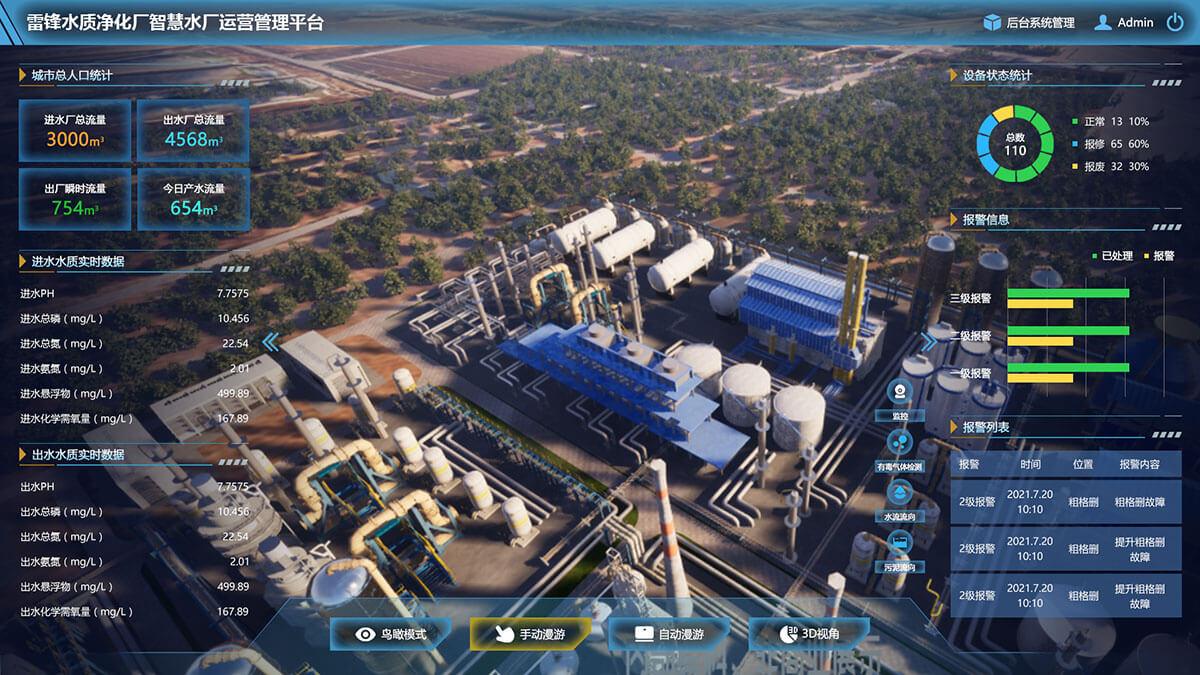Click the 设备状态统计 donut chart
Viewport: 1200px width, 675px height.
coord(1015,143)
